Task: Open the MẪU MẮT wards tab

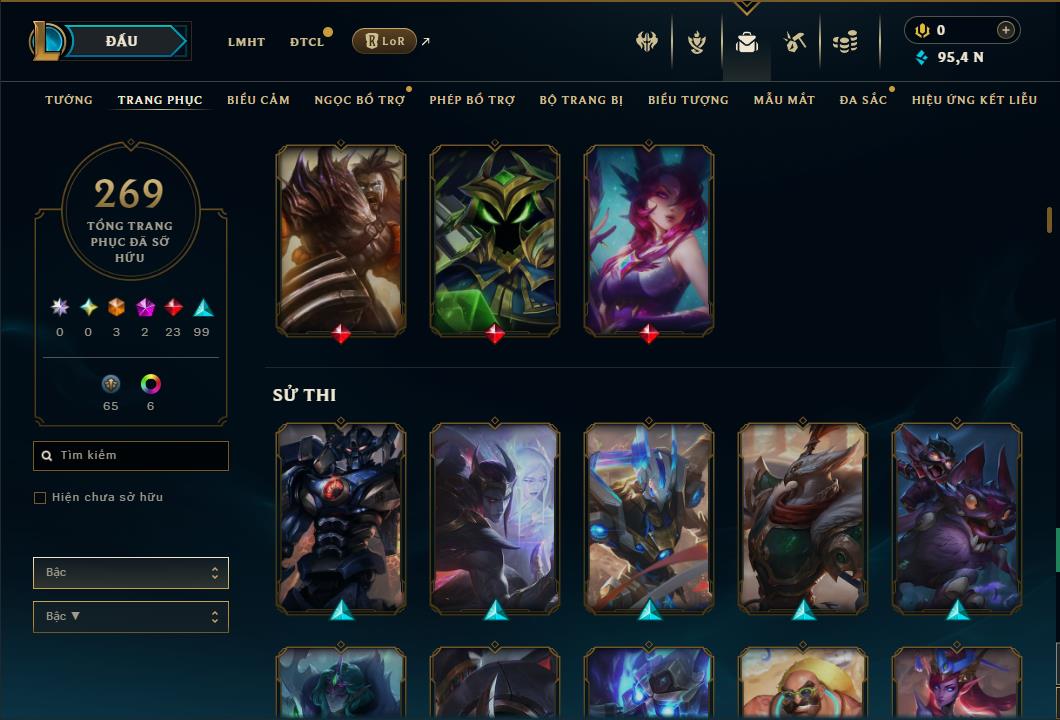Action: [x=784, y=100]
